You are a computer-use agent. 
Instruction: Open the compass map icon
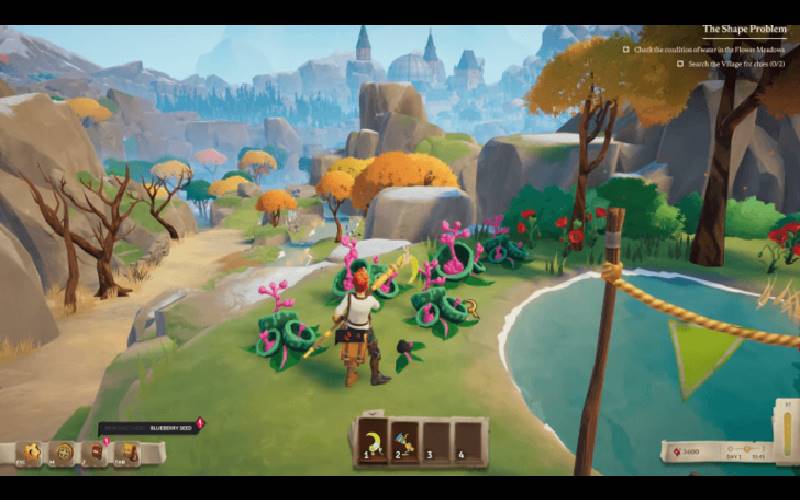[62, 453]
